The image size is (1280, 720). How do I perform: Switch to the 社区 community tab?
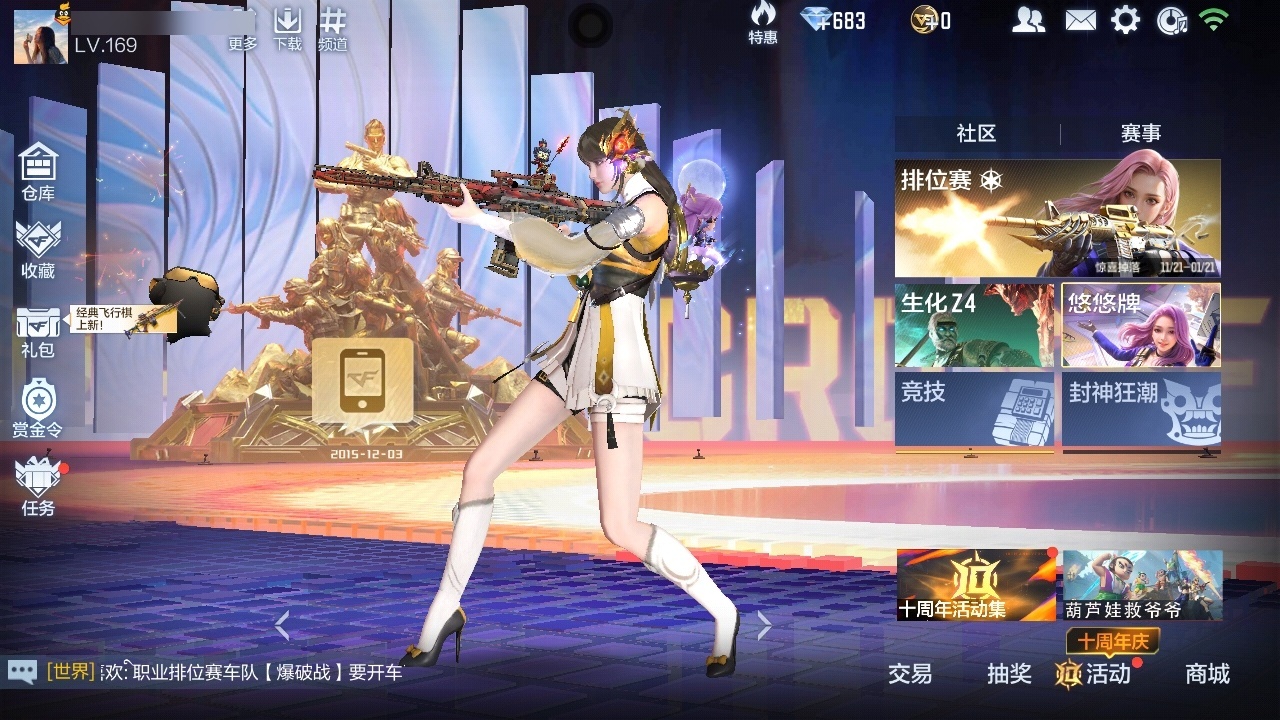coord(976,133)
